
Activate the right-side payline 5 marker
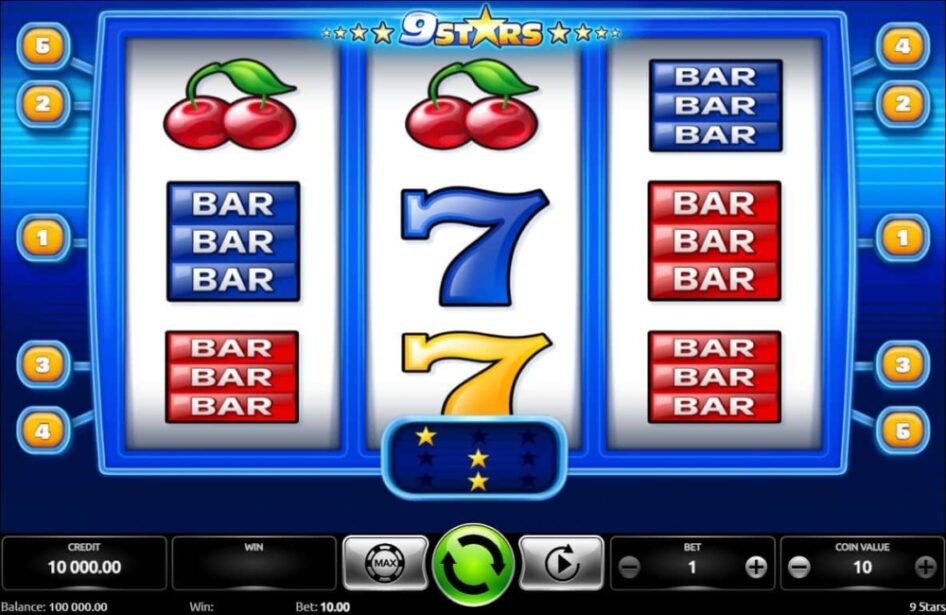click(902, 430)
